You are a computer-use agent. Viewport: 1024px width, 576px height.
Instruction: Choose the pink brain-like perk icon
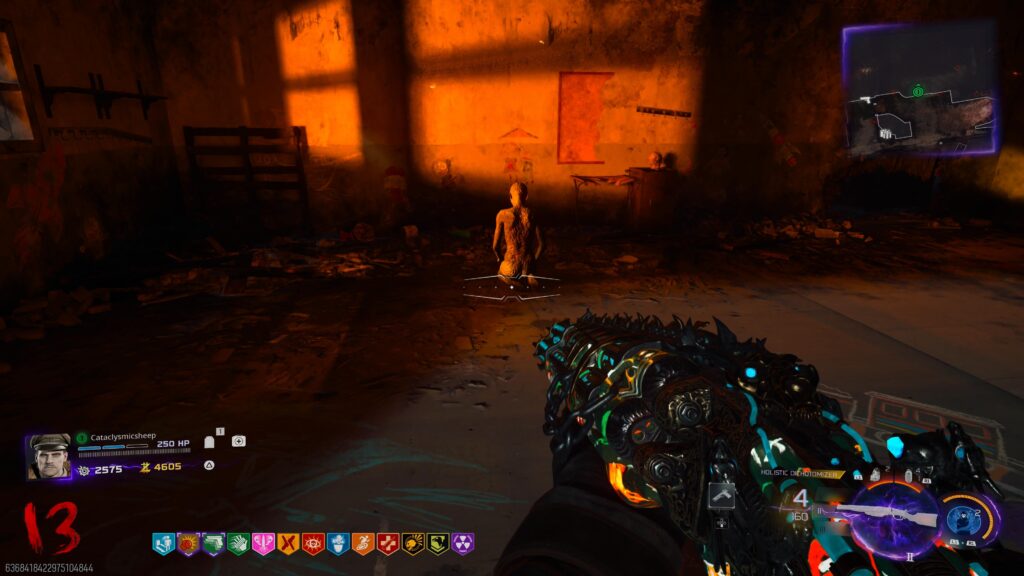pos(263,543)
